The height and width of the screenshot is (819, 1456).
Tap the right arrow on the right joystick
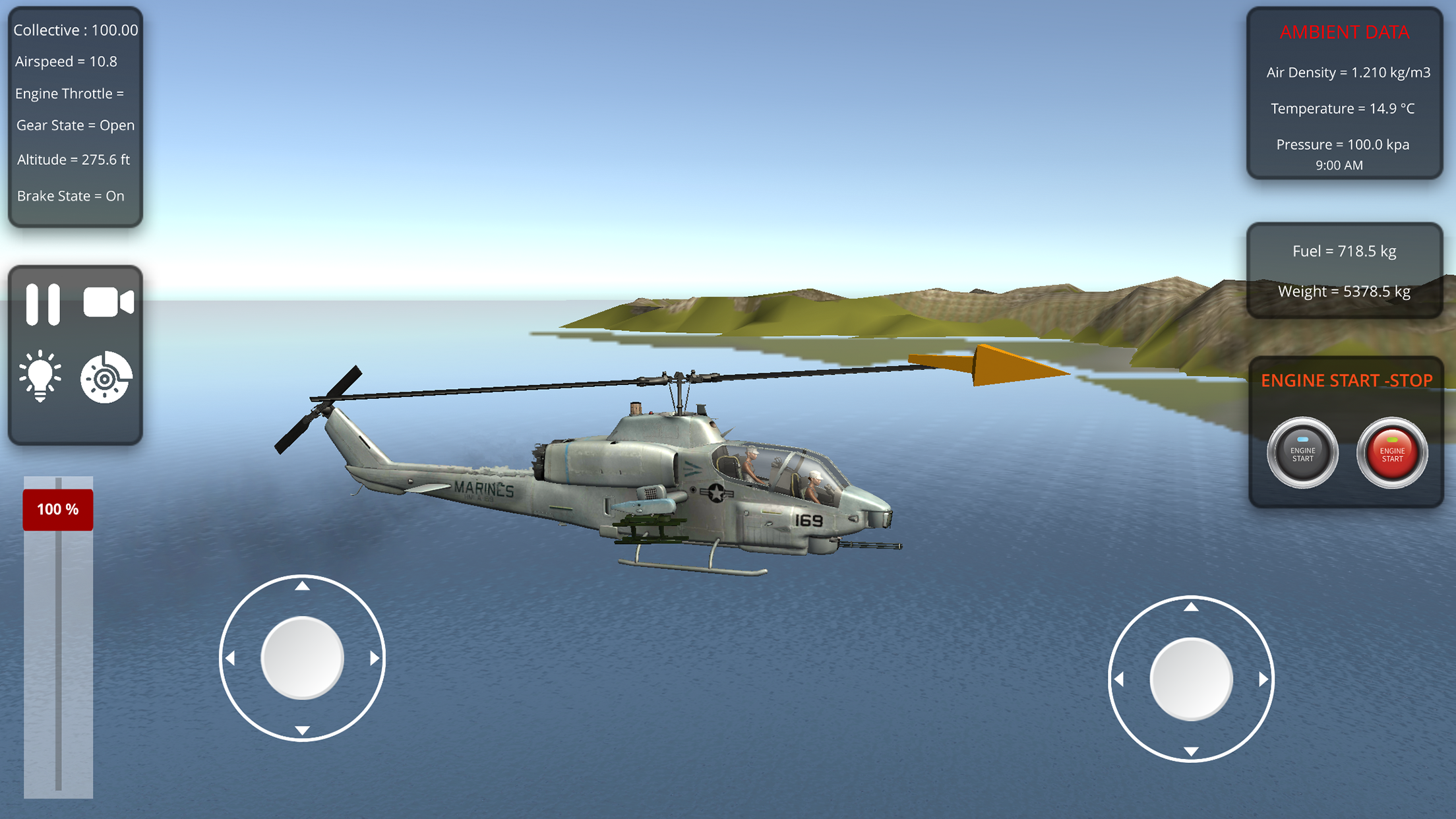click(1263, 677)
